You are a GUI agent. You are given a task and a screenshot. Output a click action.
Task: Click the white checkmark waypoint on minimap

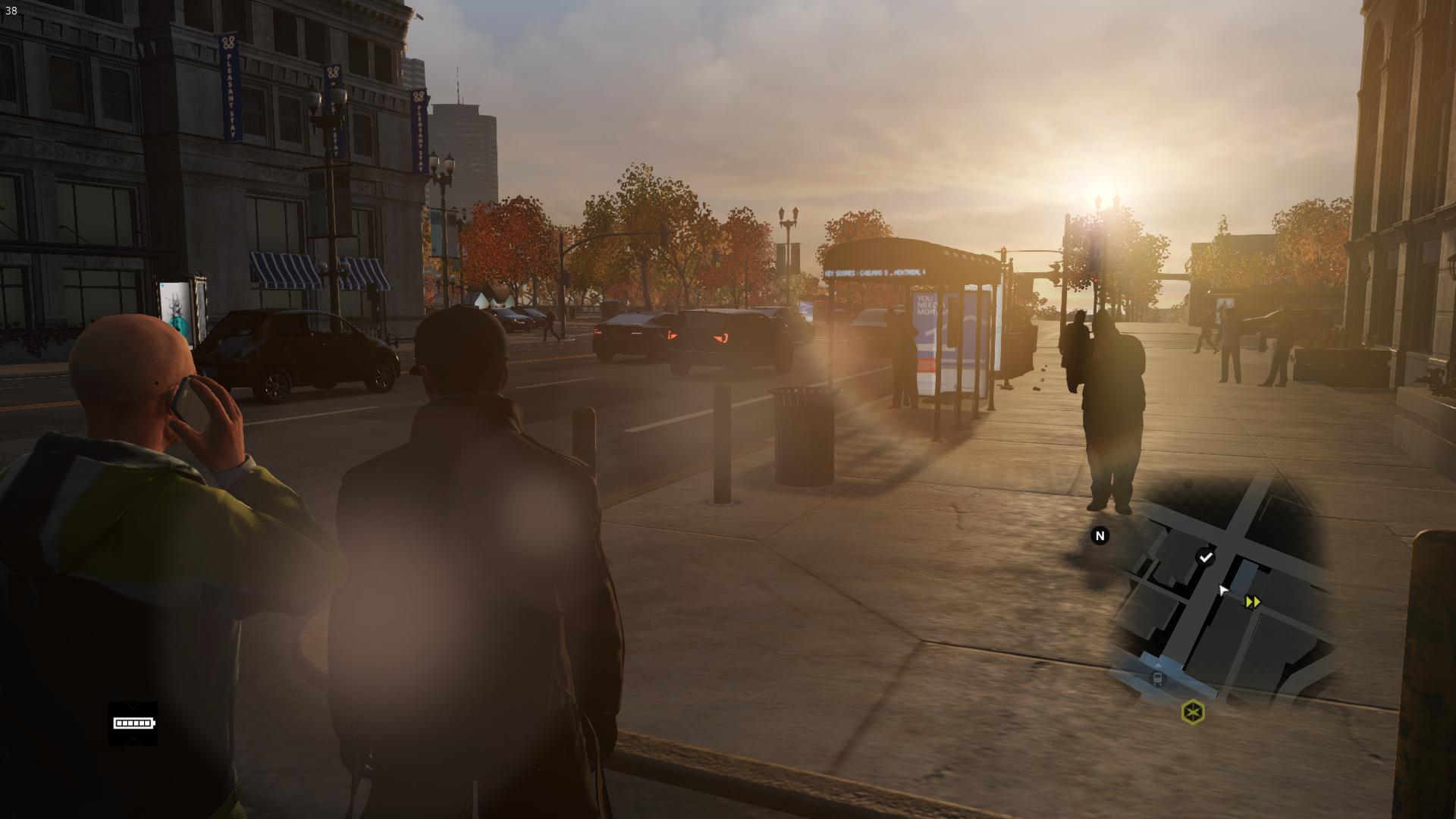point(1206,556)
